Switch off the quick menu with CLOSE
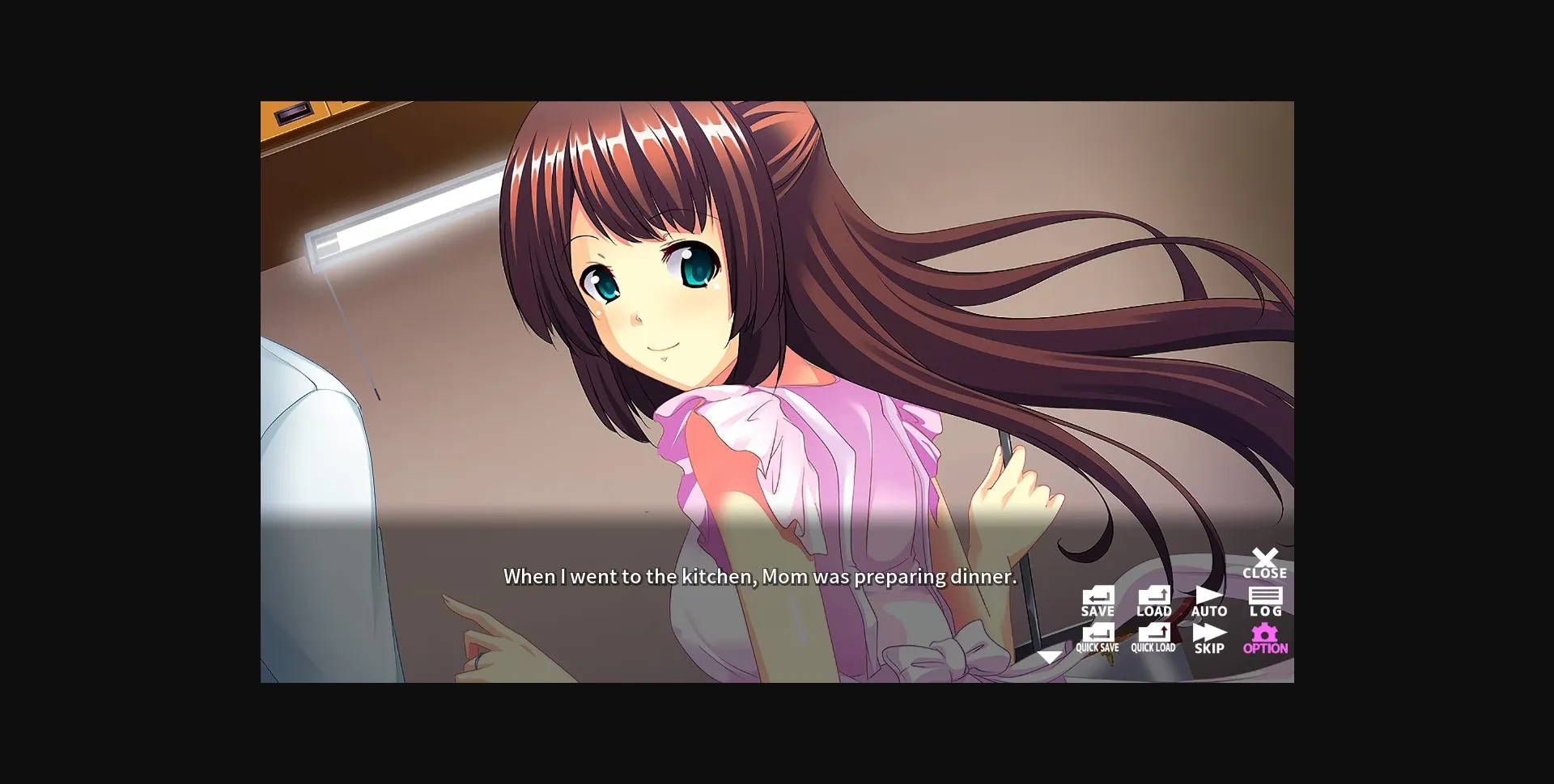This screenshot has height=784, width=1554. [x=1265, y=562]
